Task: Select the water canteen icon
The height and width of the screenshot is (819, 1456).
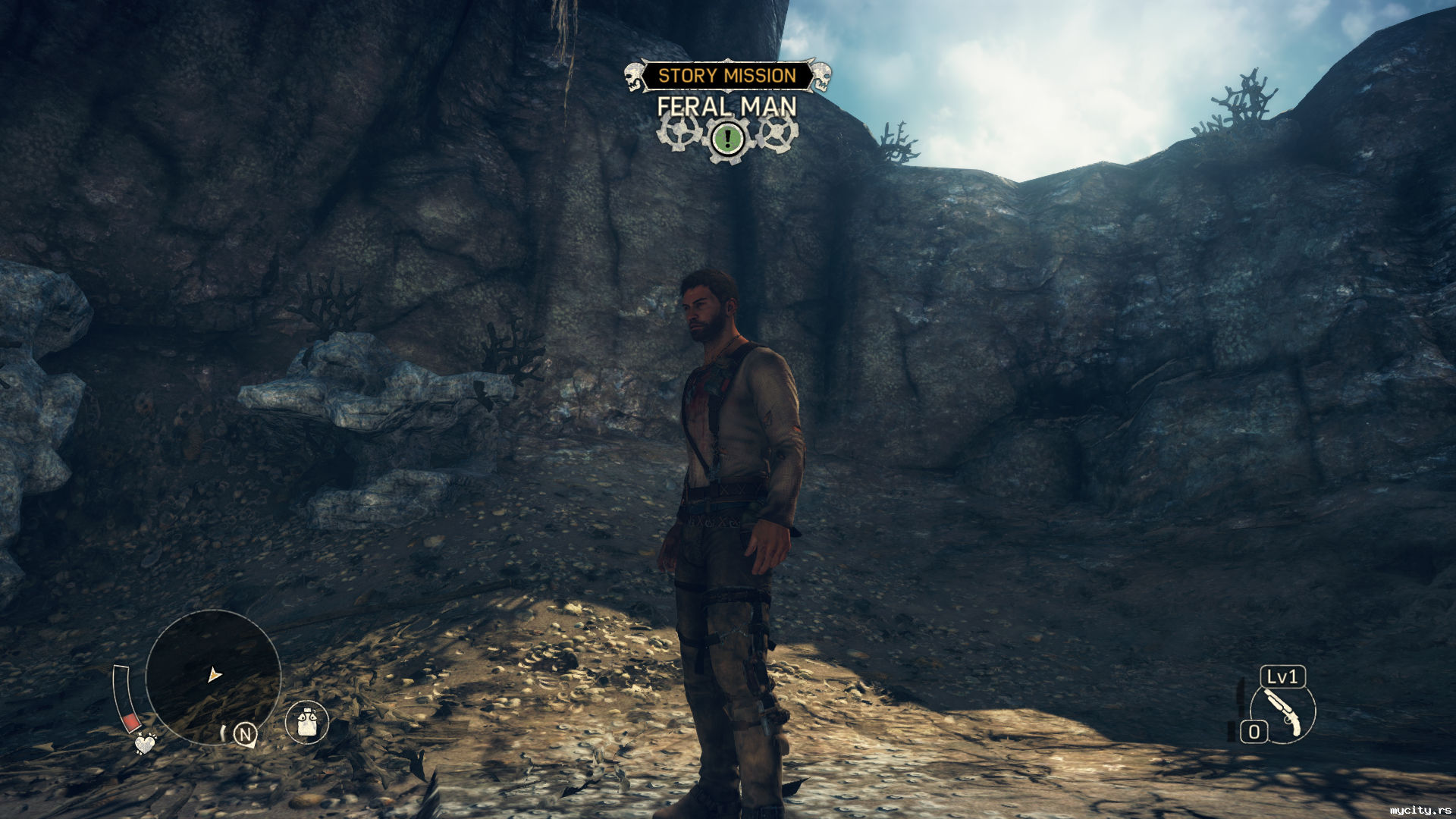Action: coord(307,721)
